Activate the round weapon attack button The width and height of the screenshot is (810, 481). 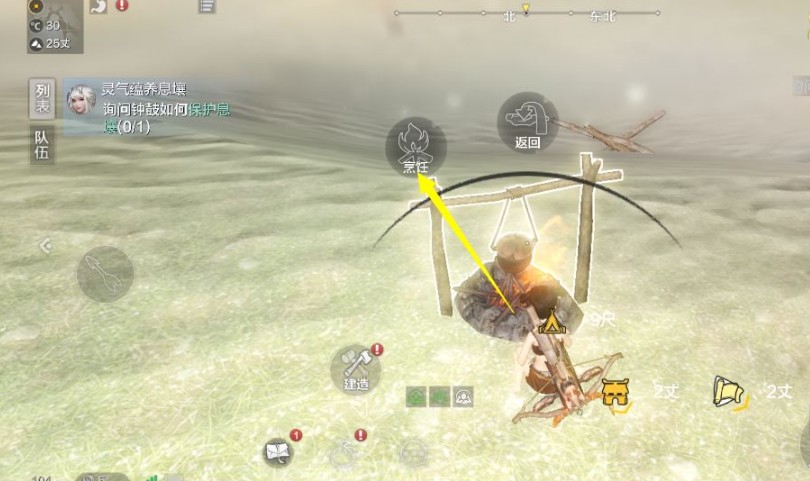[105, 273]
